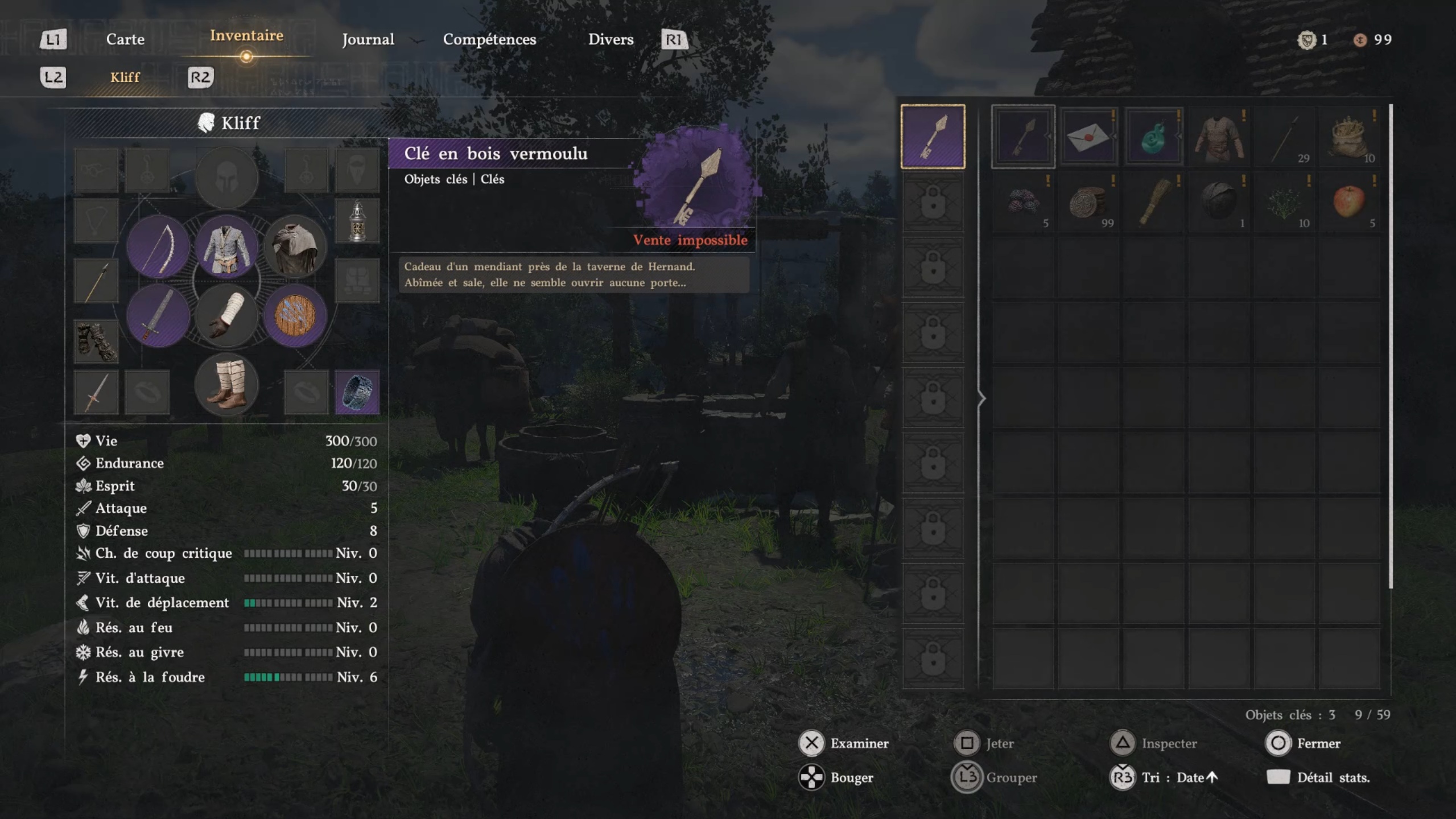Viewport: 1456px width, 819px height.
Task: Open the Carte tab
Action: point(125,39)
